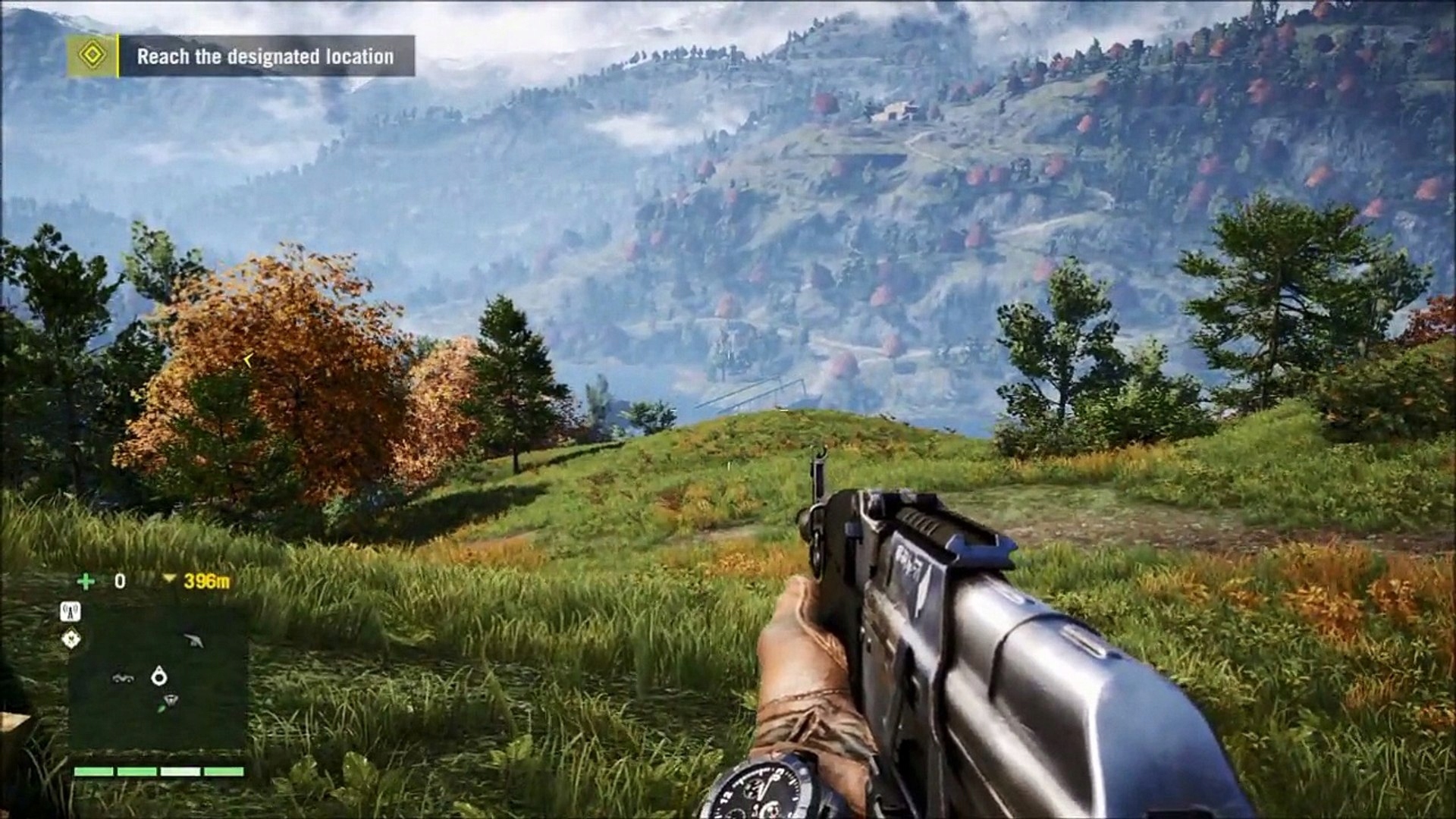Click the radio tower icon beside minimap
Viewport: 1456px width, 819px height.
pos(71,612)
